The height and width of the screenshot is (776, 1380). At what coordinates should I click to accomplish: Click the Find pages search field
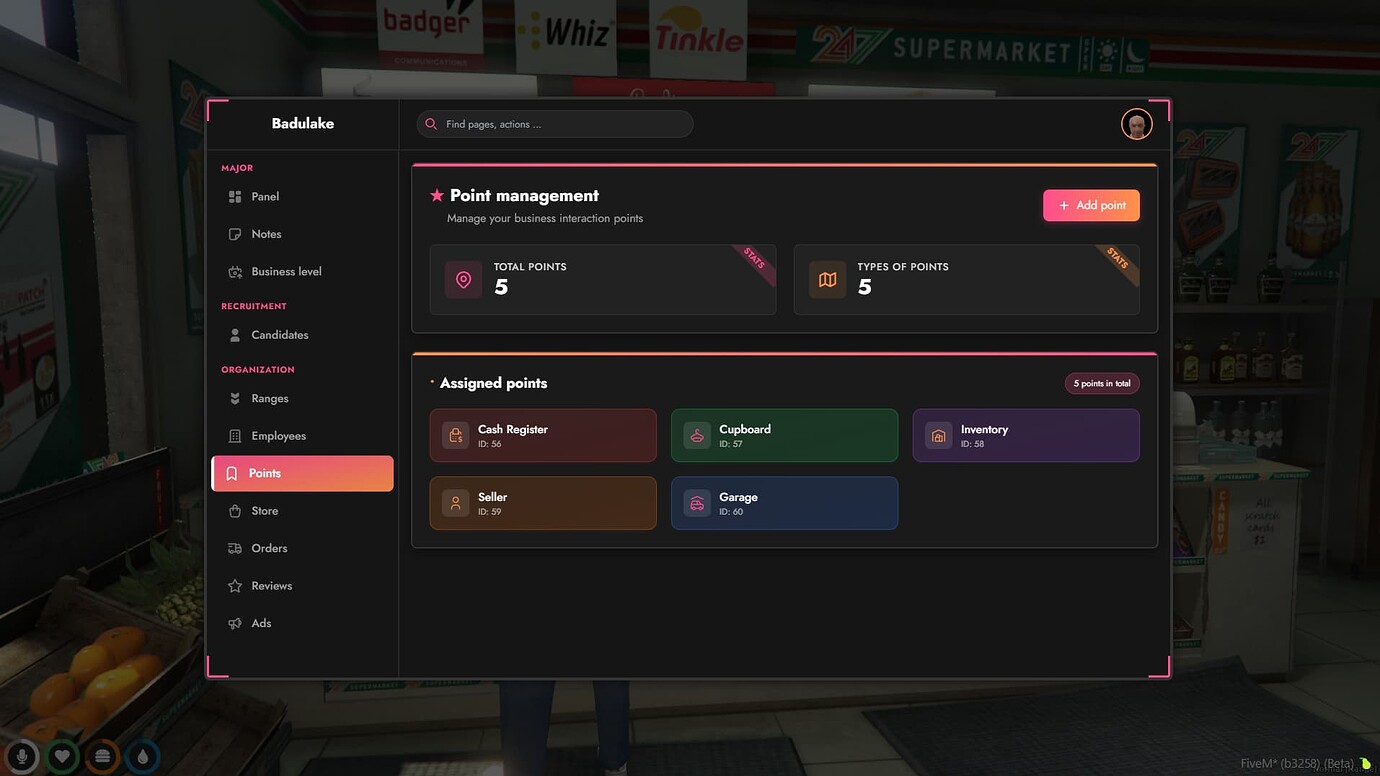pos(554,123)
